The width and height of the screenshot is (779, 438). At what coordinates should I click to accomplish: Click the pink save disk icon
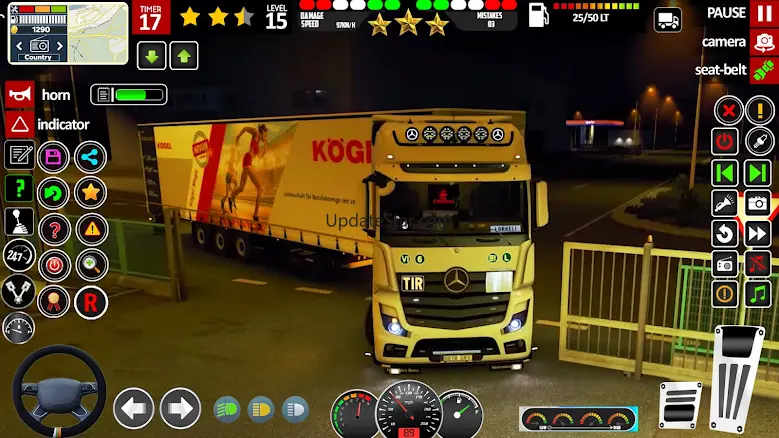coord(53,157)
